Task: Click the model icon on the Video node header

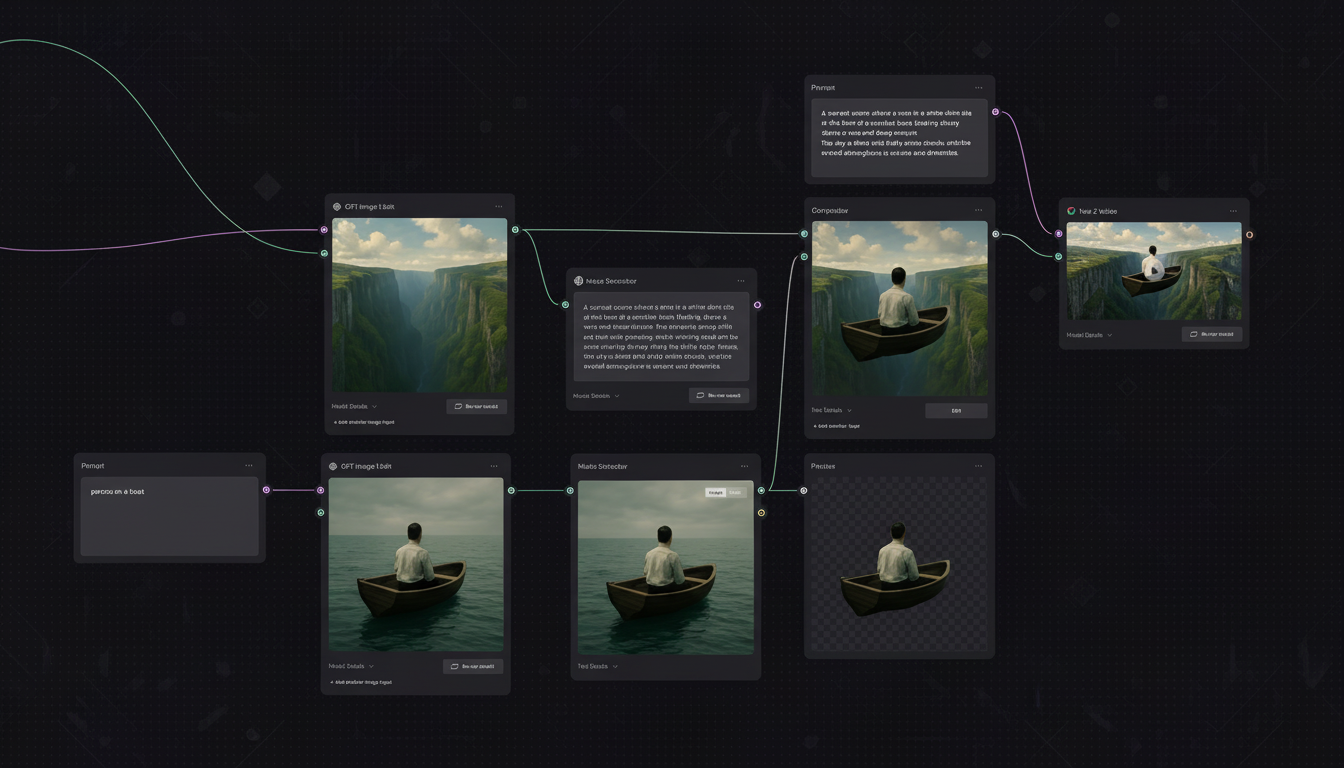Action: pos(1072,211)
